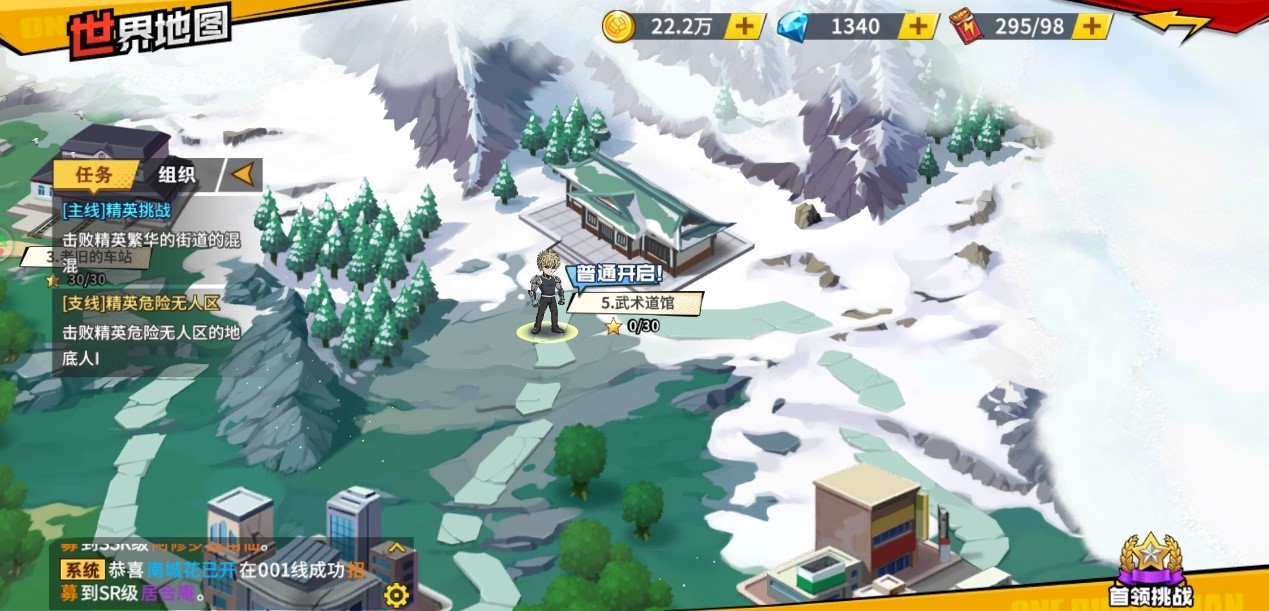Open chat settings gear icon
The image size is (1269, 611).
[x=397, y=594]
